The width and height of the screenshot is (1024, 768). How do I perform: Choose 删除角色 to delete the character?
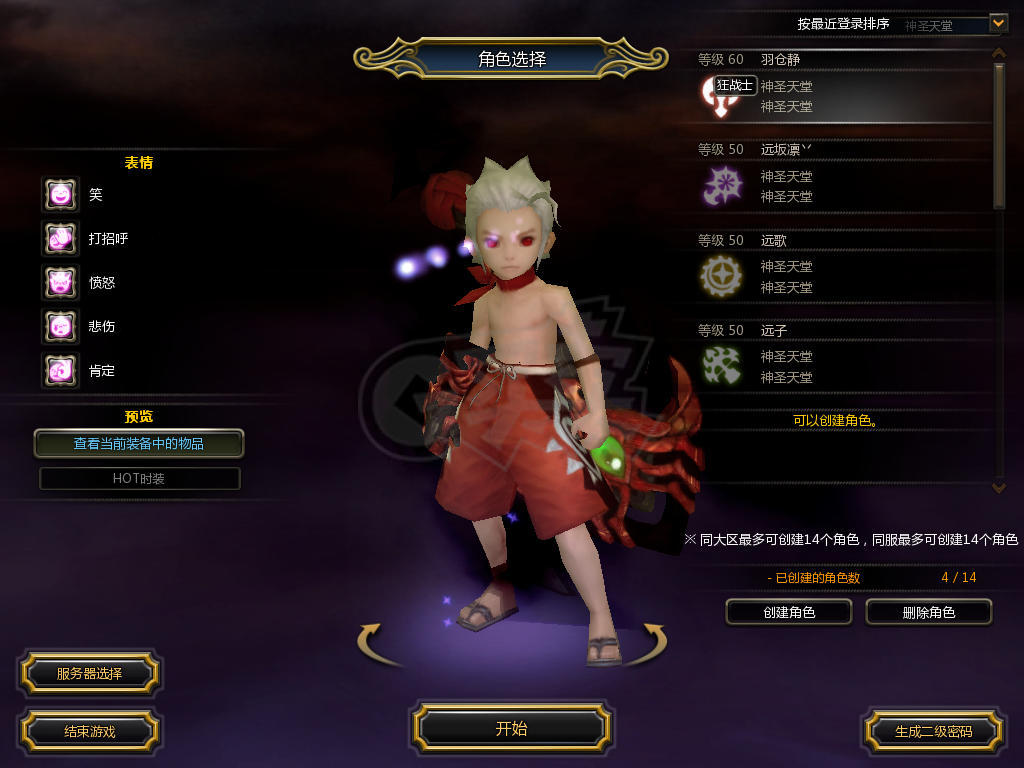point(928,612)
